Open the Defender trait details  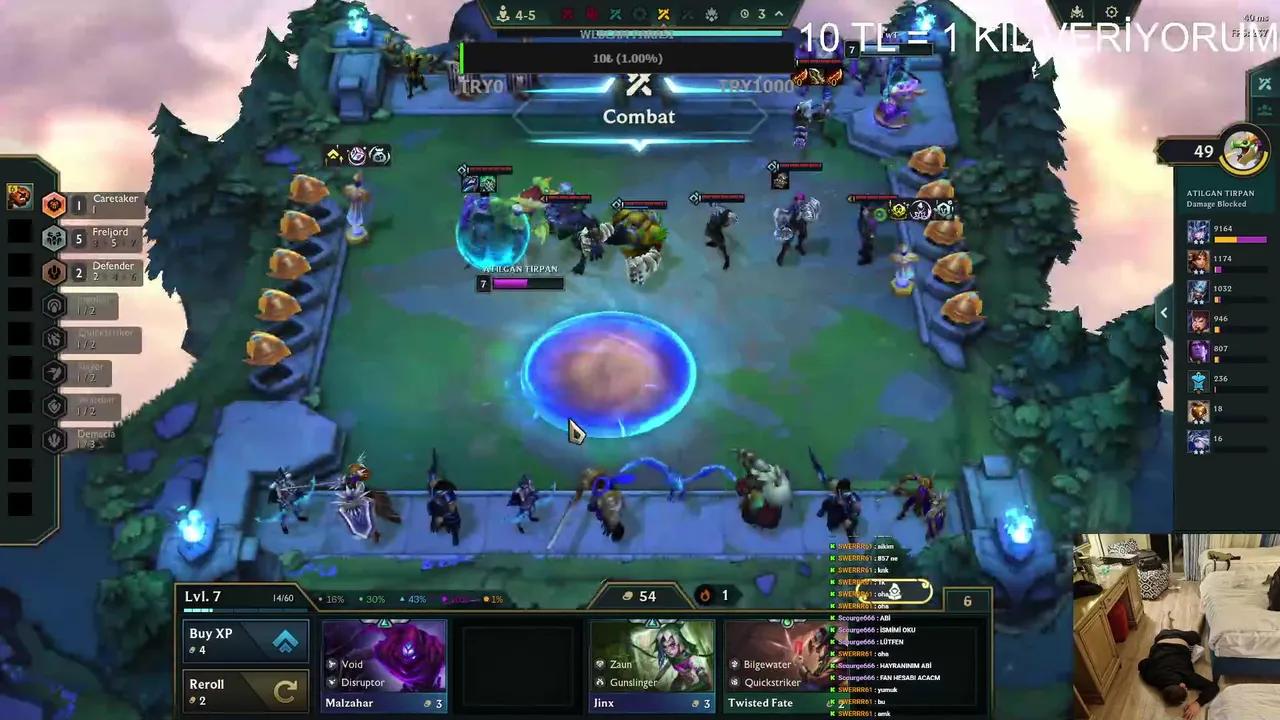tap(54, 272)
